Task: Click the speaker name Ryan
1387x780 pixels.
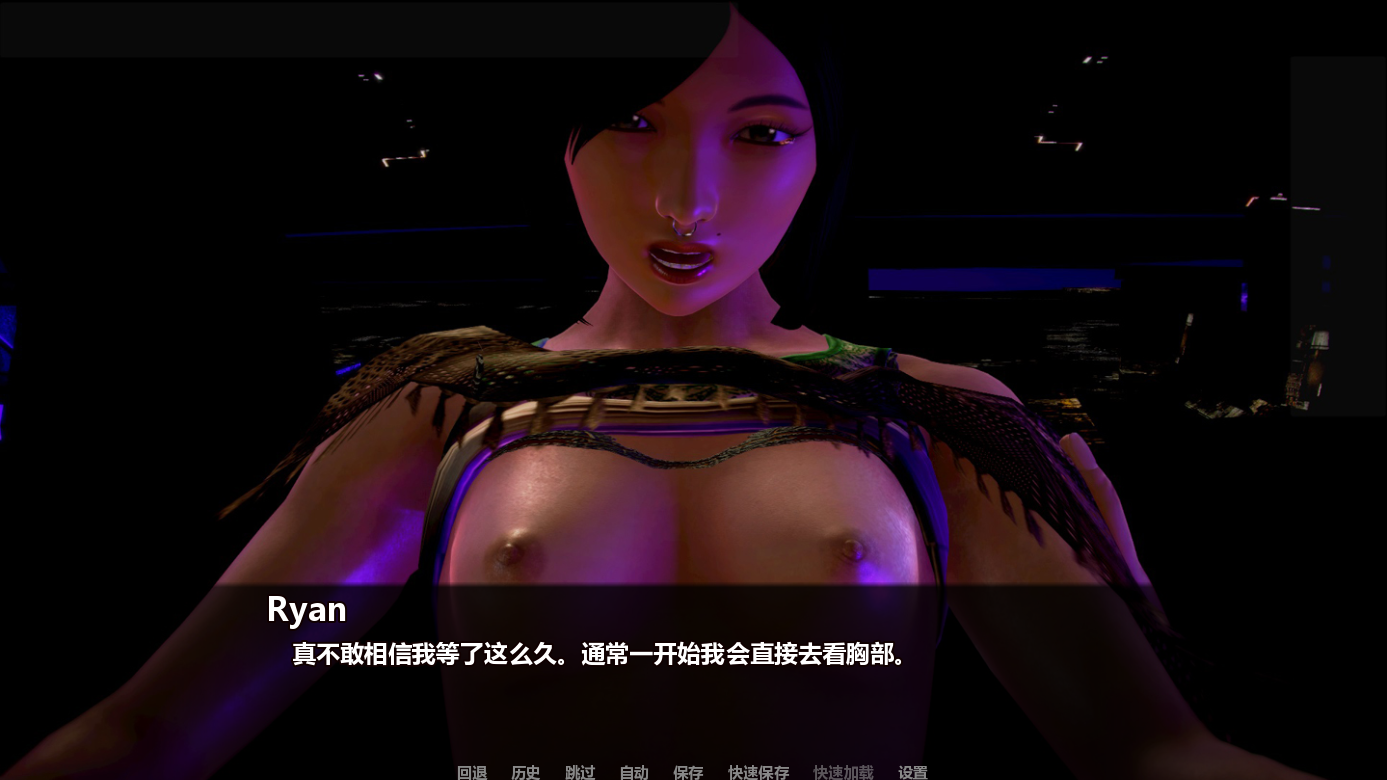Action: coord(306,610)
